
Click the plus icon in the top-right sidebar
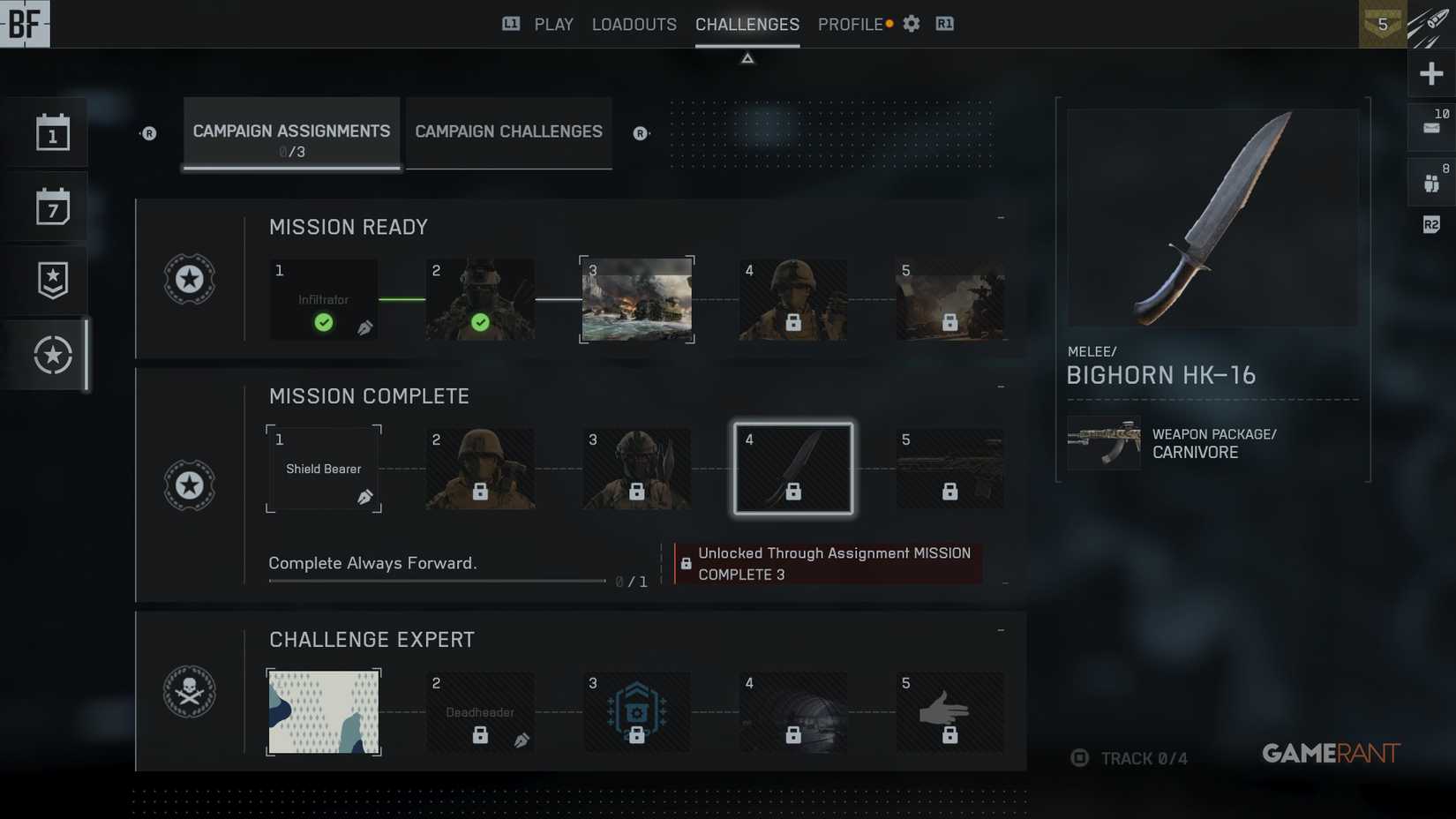tap(1431, 73)
